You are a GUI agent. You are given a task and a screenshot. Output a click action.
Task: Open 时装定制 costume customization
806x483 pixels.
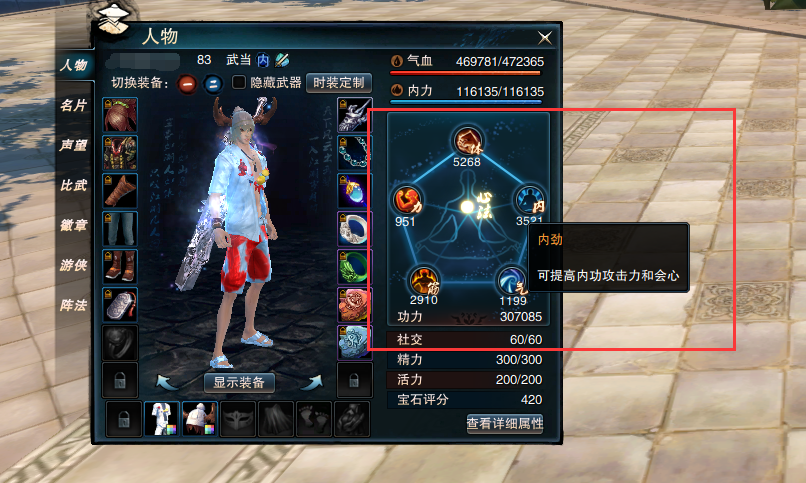339,83
